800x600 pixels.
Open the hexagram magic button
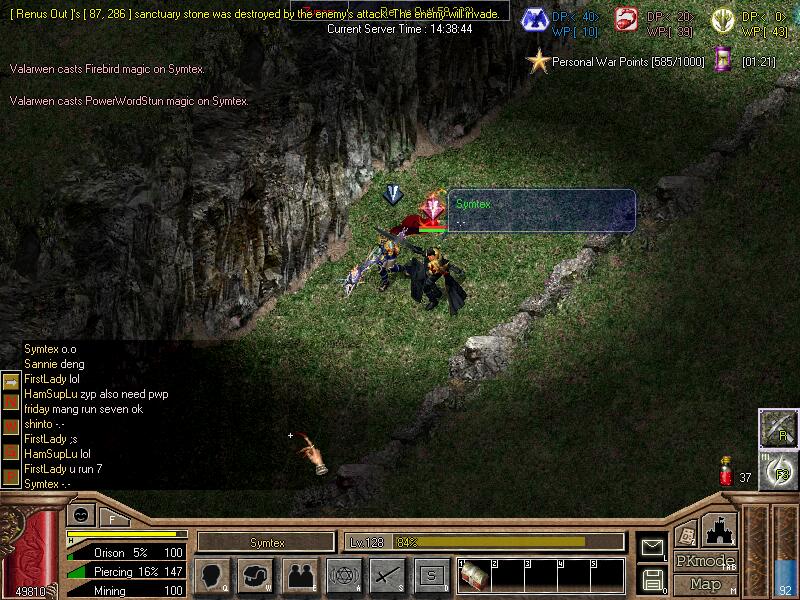click(x=342, y=576)
